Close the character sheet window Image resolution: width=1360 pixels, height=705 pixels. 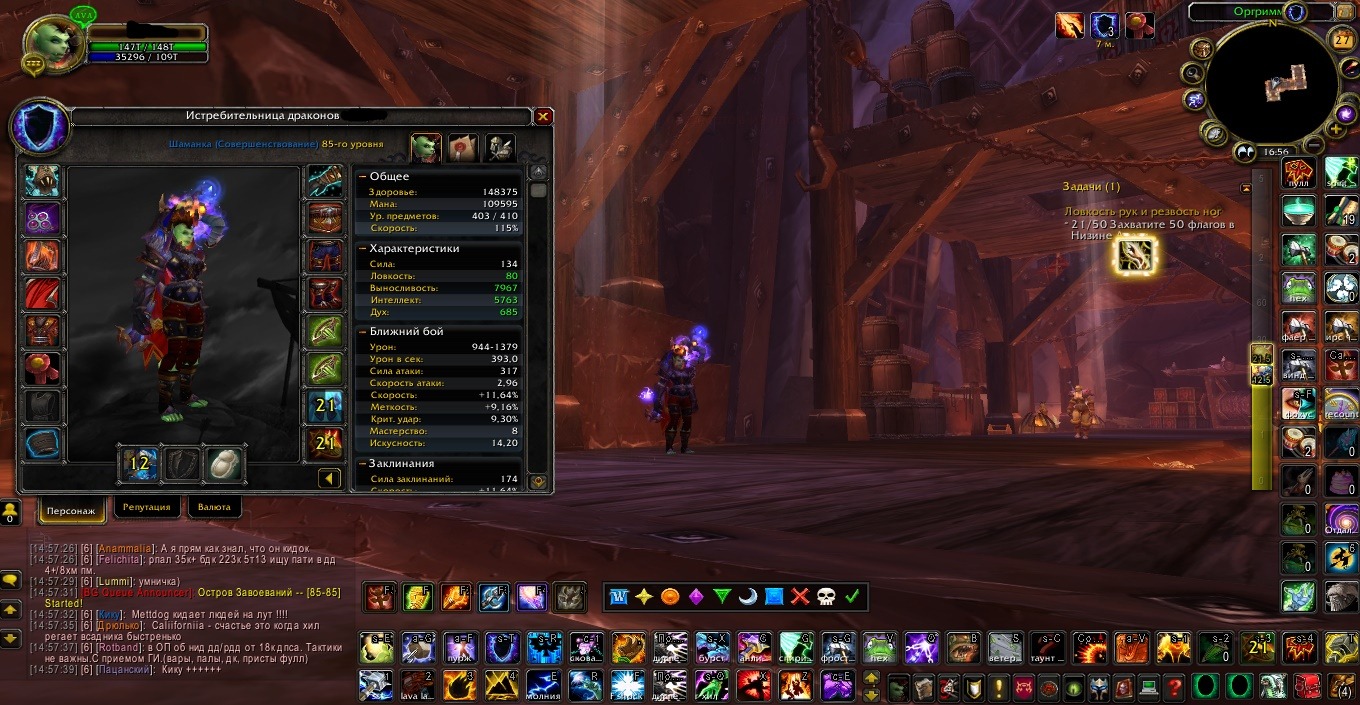543,117
